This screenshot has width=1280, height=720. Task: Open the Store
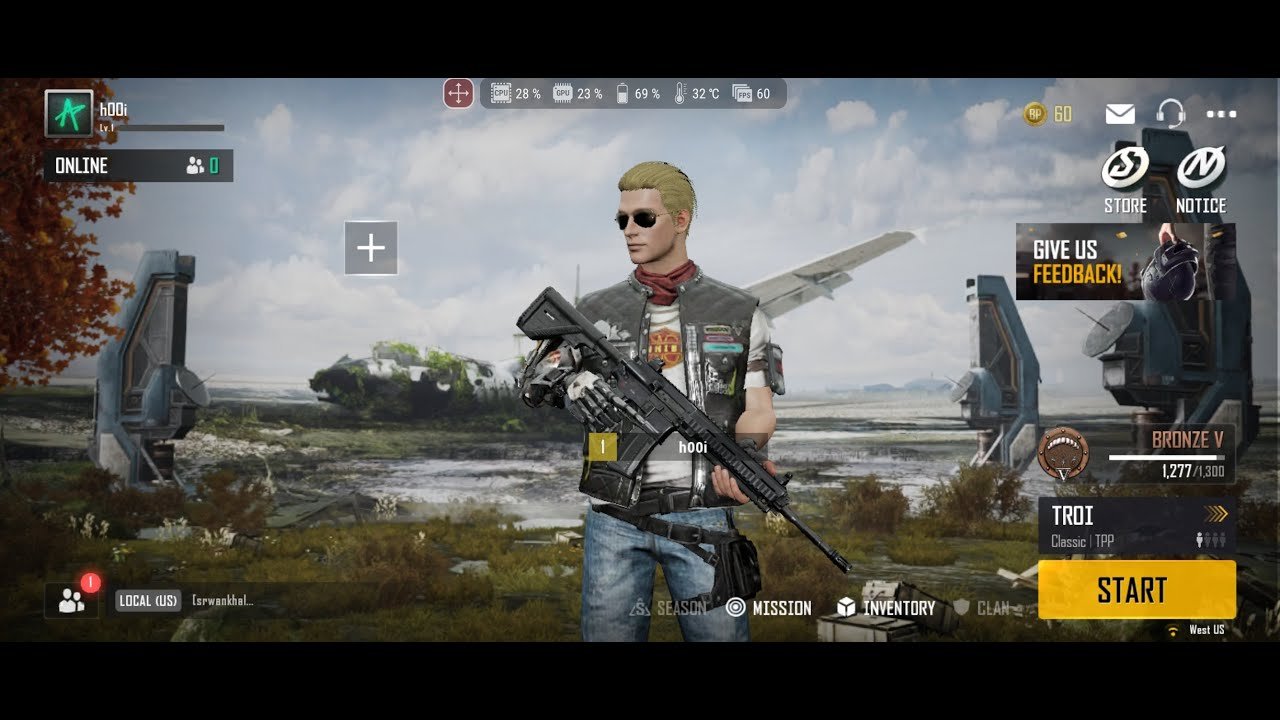(x=1125, y=180)
